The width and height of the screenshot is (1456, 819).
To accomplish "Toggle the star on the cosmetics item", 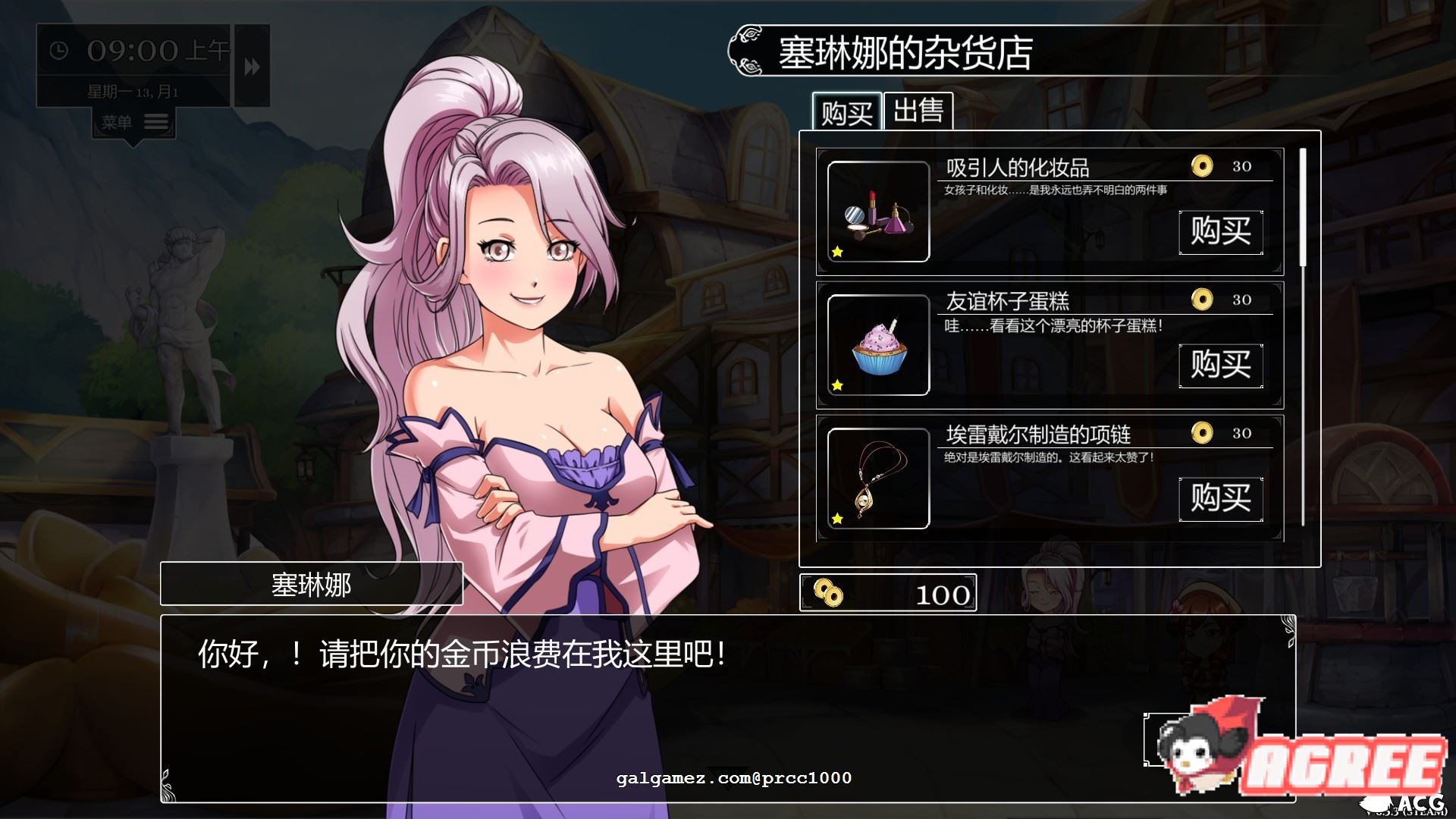I will 836,250.
